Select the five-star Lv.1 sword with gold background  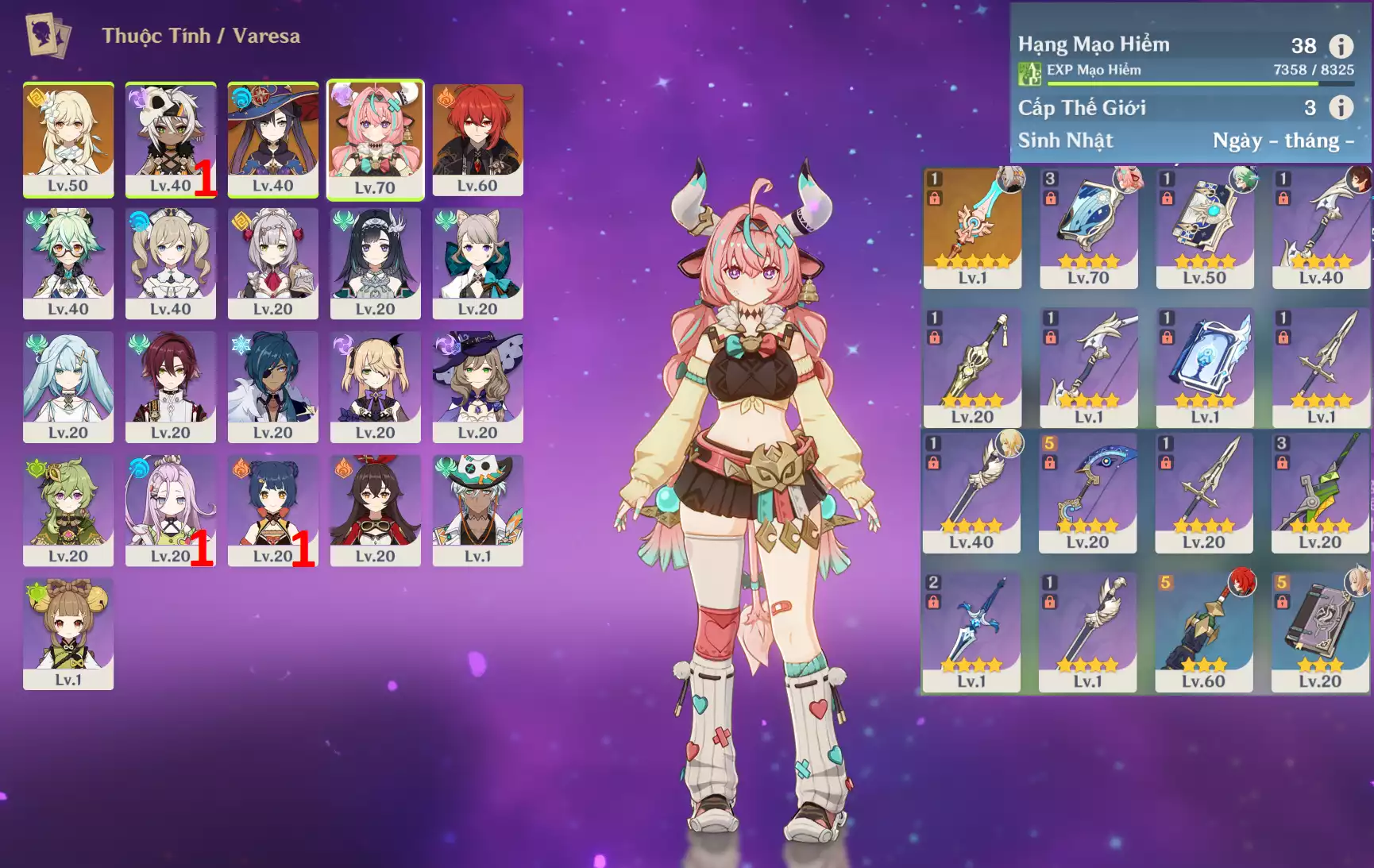[x=972, y=228]
